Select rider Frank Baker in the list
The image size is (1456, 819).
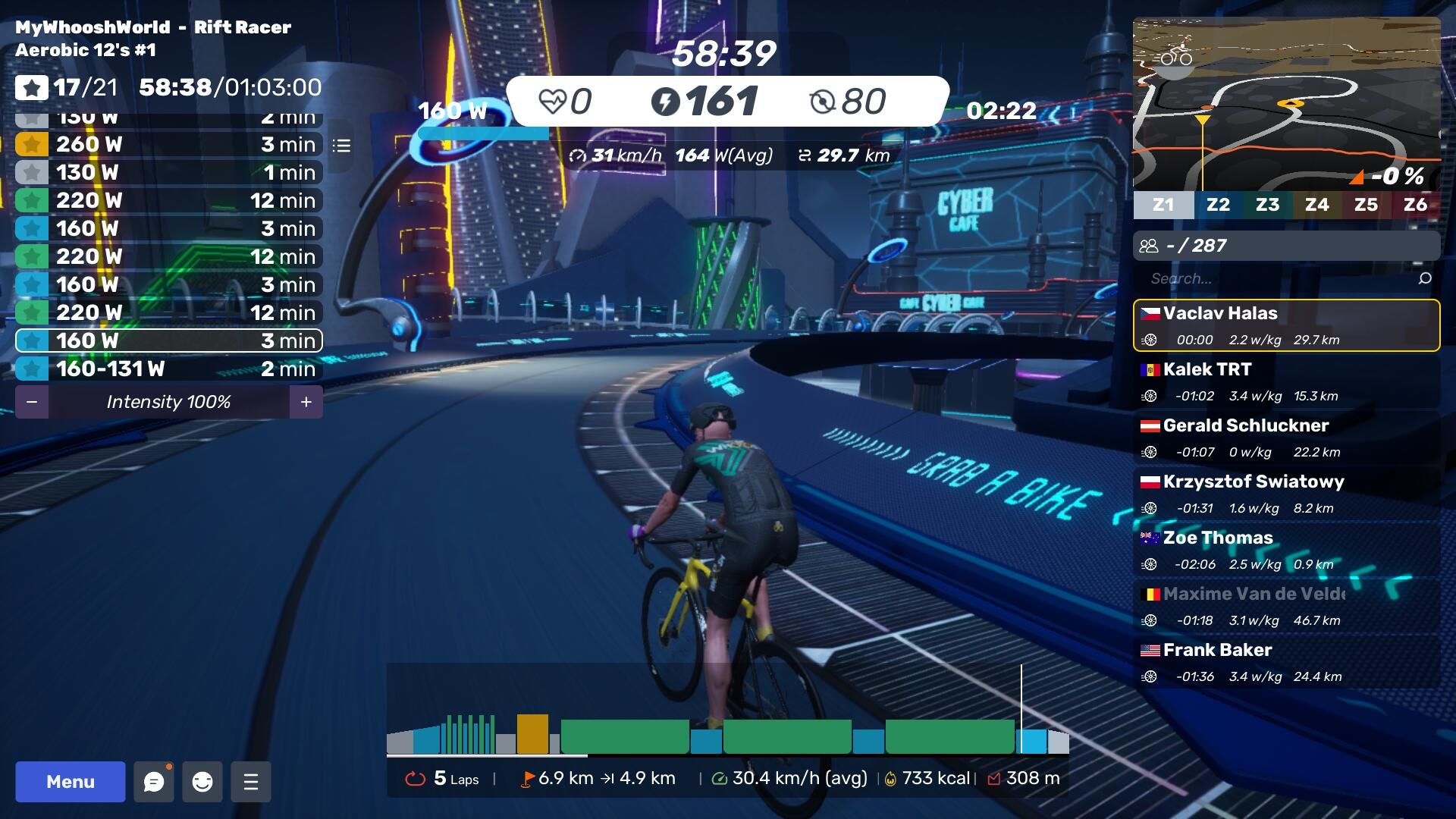(x=1286, y=662)
